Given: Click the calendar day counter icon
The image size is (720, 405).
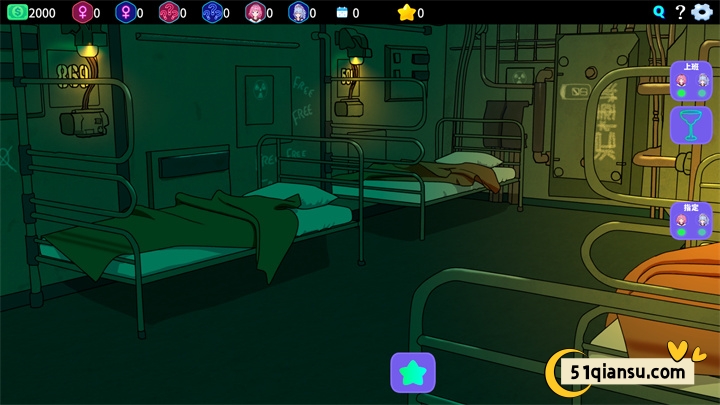Looking at the screenshot, I should [x=341, y=13].
